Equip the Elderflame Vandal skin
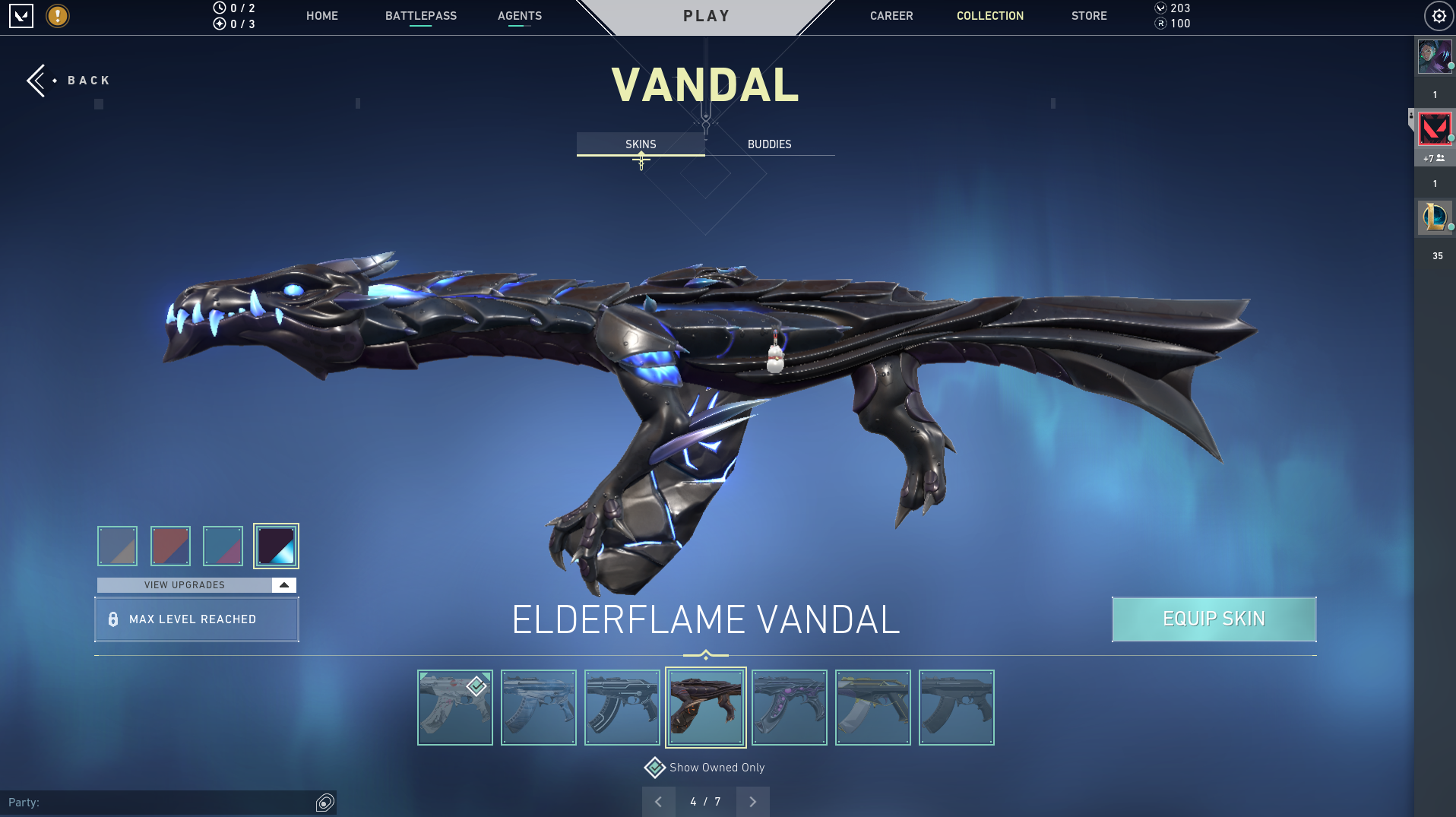The width and height of the screenshot is (1456, 817). tap(1214, 619)
